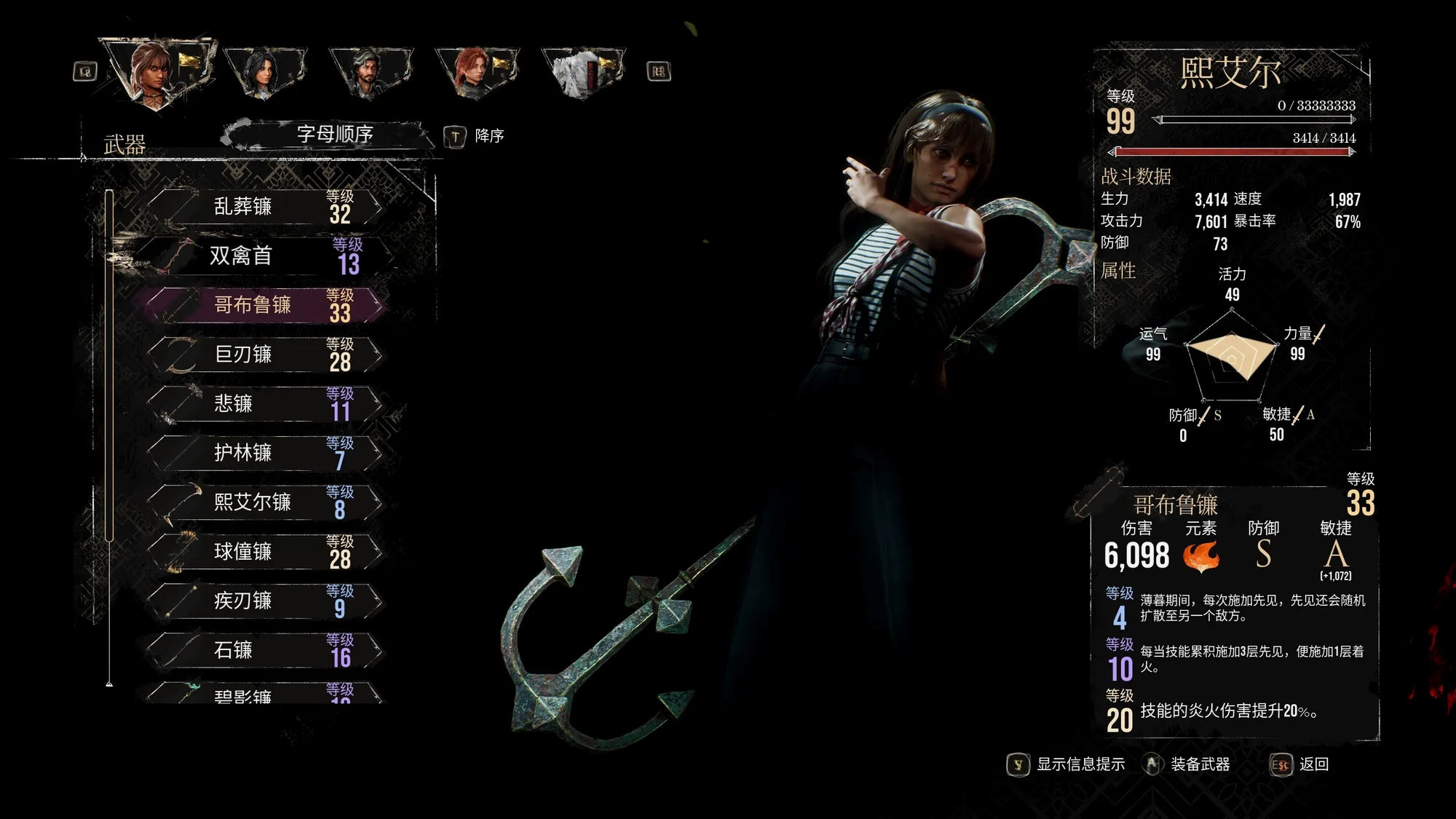1456x819 pixels.
Task: Switch to the bearded man character portrait
Action: [370, 72]
